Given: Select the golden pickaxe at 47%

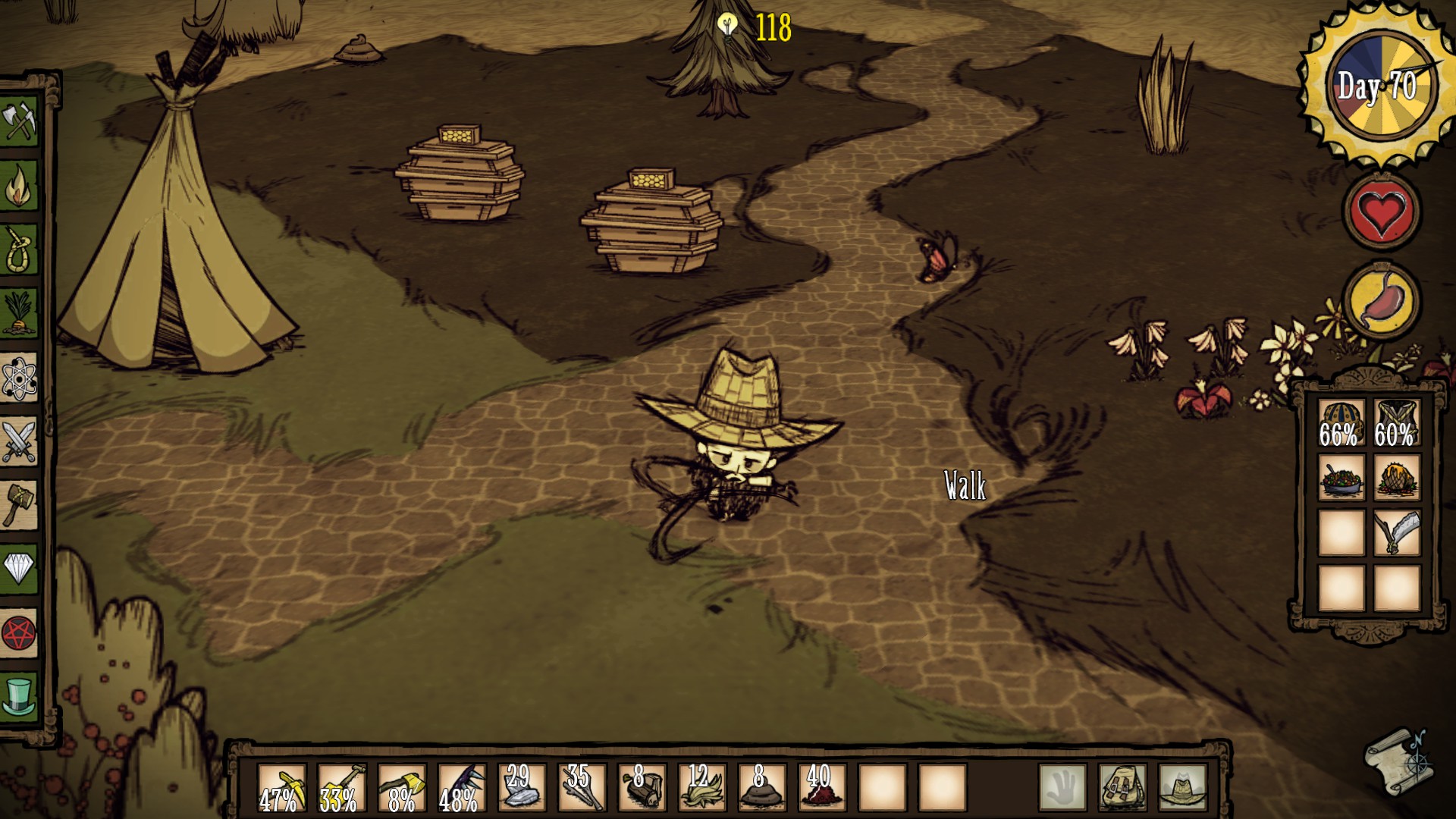Looking at the screenshot, I should click(x=281, y=788).
